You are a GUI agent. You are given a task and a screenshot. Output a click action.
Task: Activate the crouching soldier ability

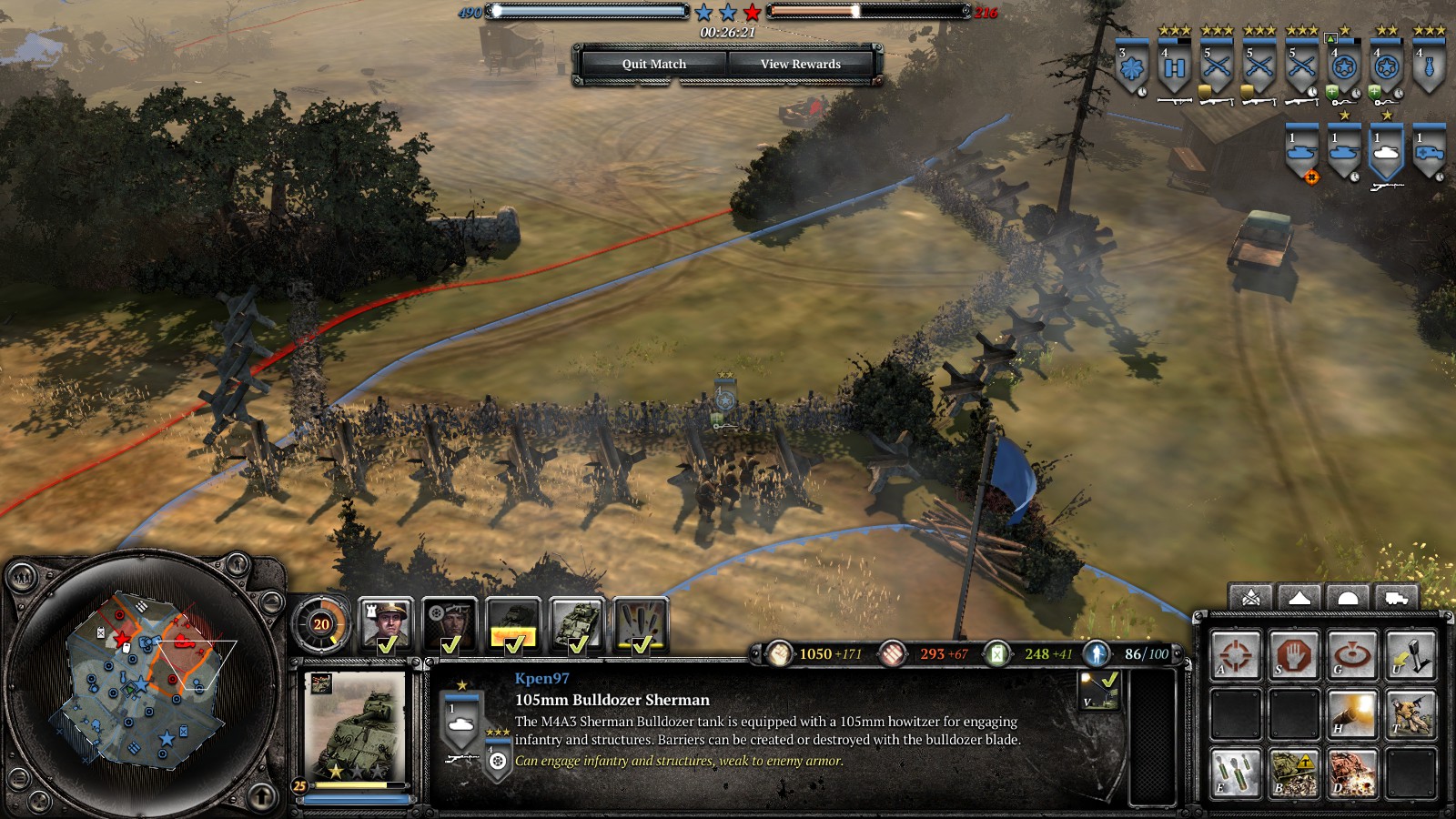[x=1410, y=713]
